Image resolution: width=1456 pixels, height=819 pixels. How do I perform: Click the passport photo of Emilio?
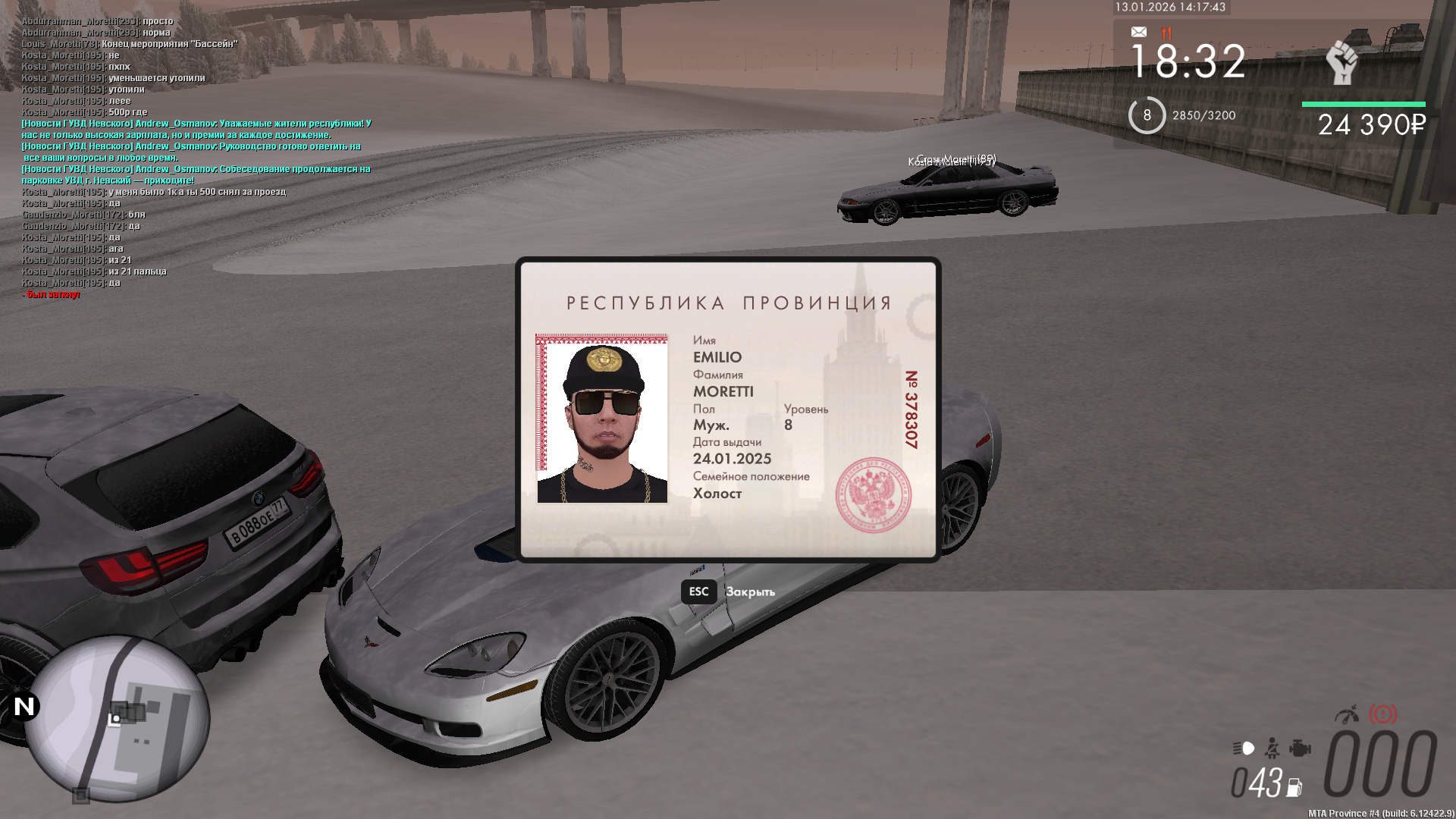click(x=602, y=419)
